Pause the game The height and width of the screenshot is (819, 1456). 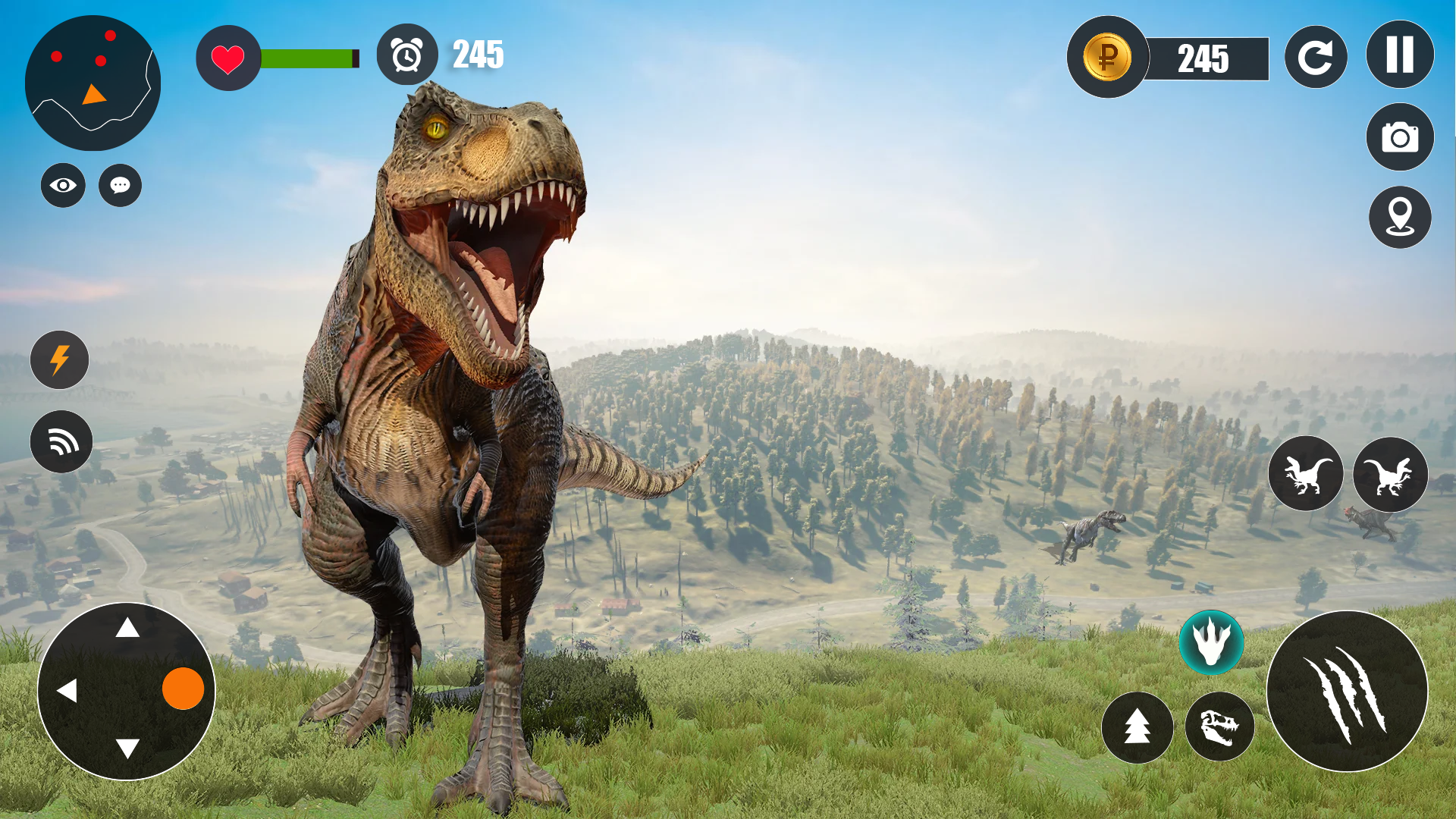pos(1400,55)
